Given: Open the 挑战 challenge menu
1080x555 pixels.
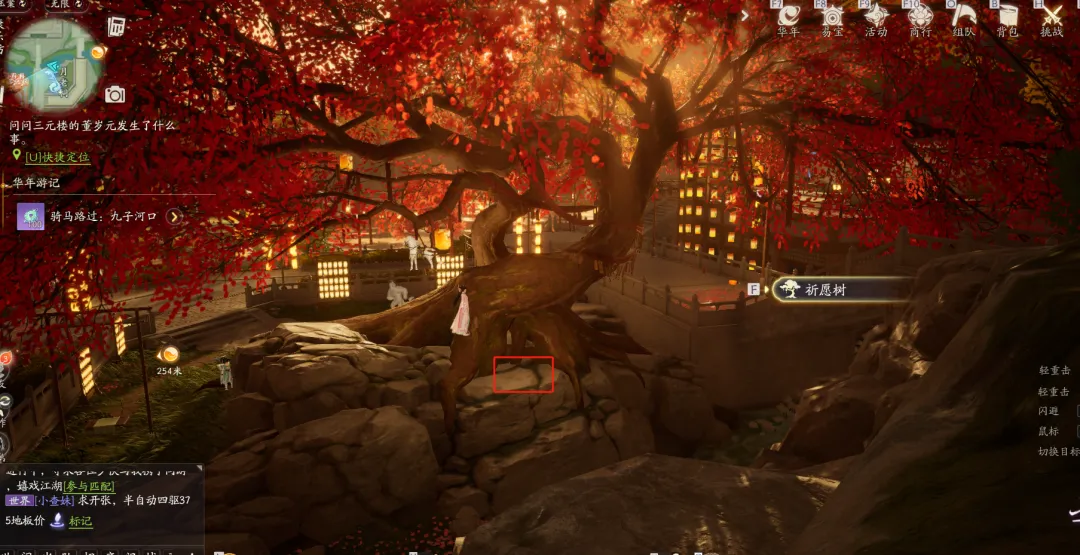Looking at the screenshot, I should point(1052,17).
